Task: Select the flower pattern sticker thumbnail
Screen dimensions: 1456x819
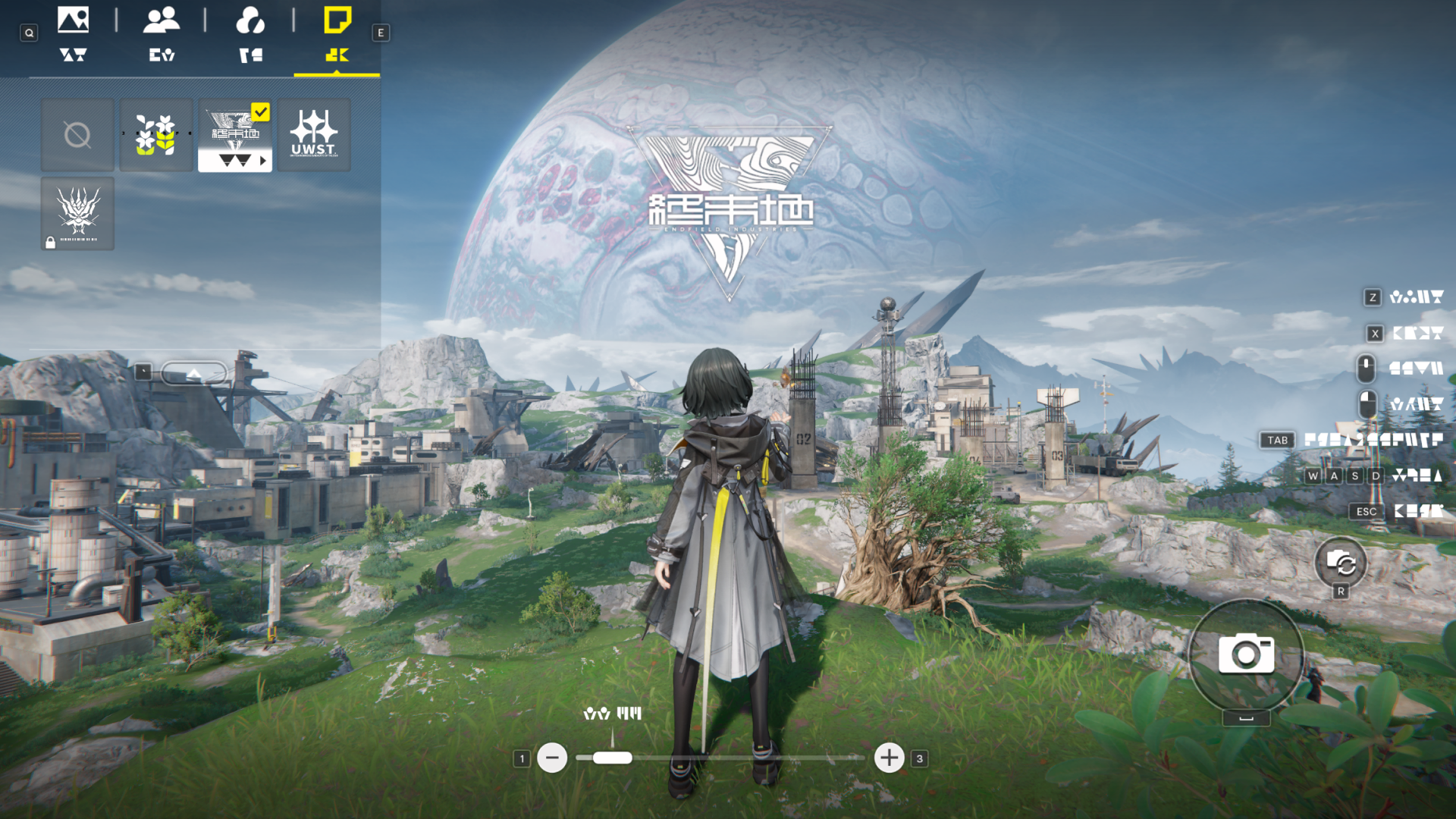Action: tap(156, 136)
